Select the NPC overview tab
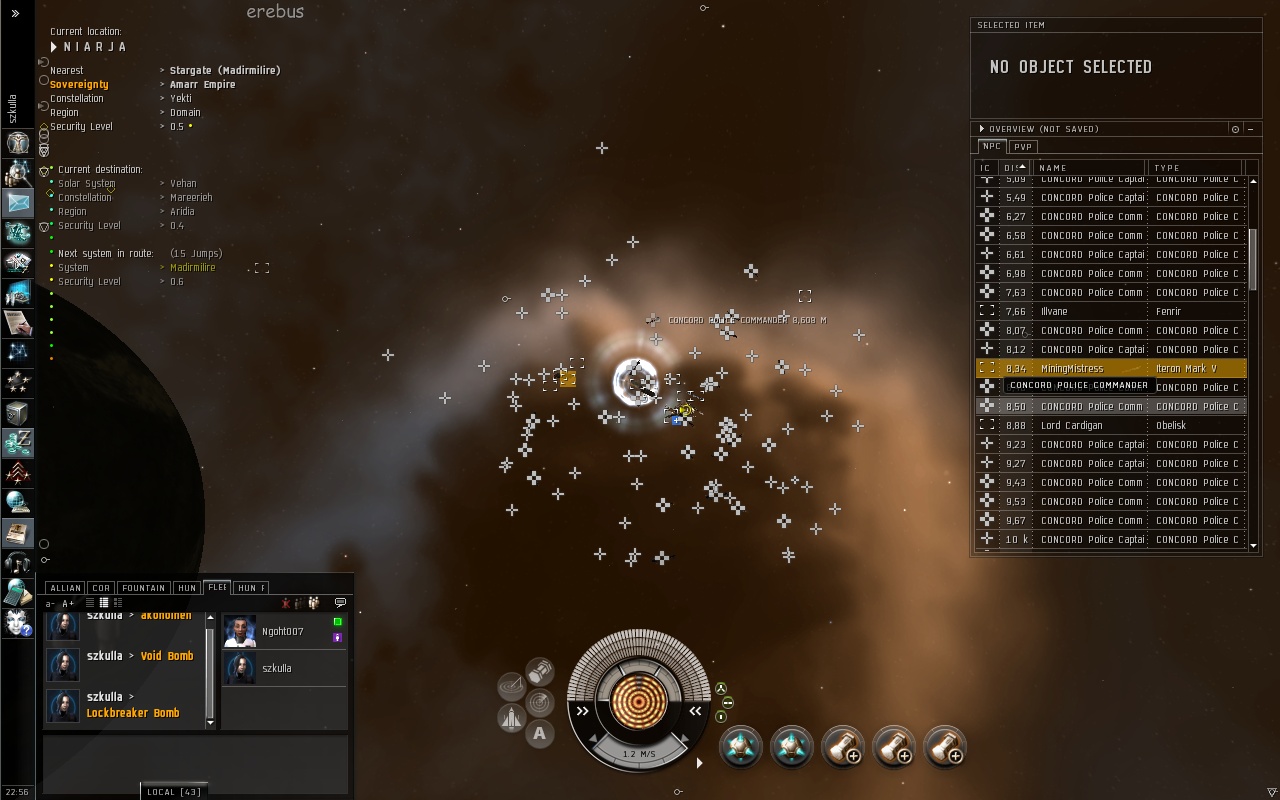This screenshot has height=800, width=1280. tap(991, 147)
